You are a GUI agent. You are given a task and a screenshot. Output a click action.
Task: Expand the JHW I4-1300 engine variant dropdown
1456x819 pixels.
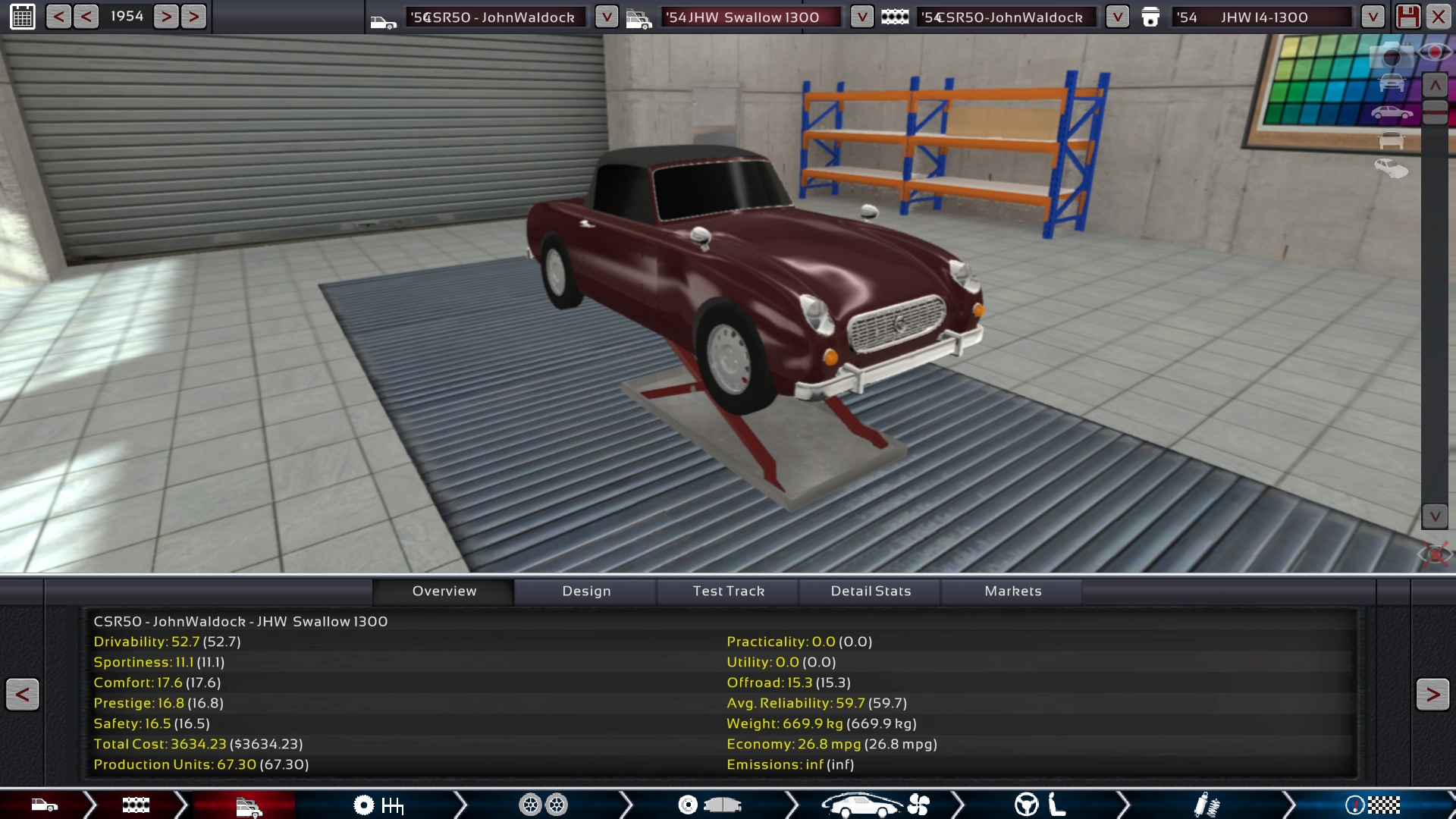(1373, 17)
